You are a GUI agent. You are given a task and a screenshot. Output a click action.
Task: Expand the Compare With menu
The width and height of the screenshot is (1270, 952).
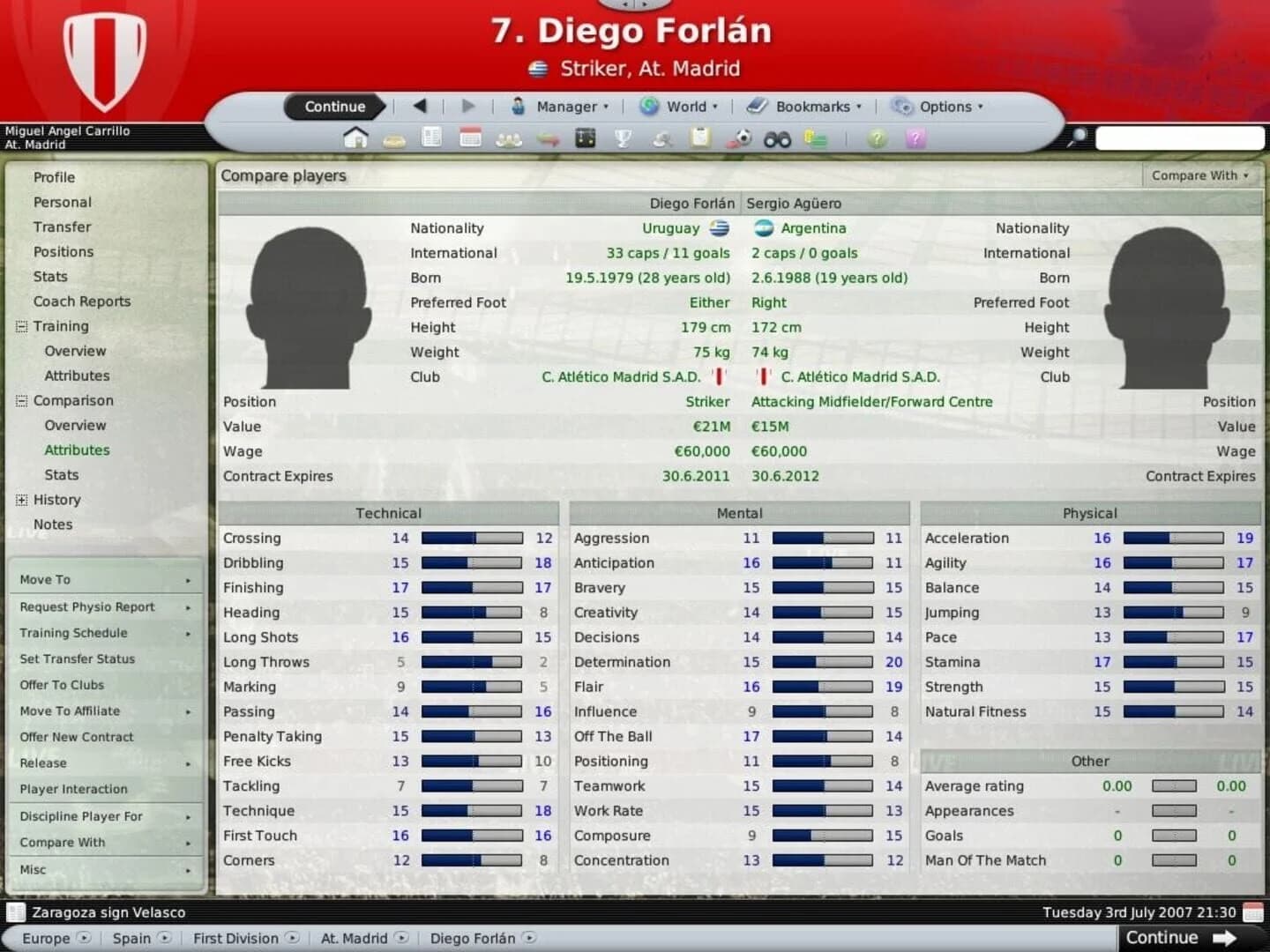click(1197, 175)
